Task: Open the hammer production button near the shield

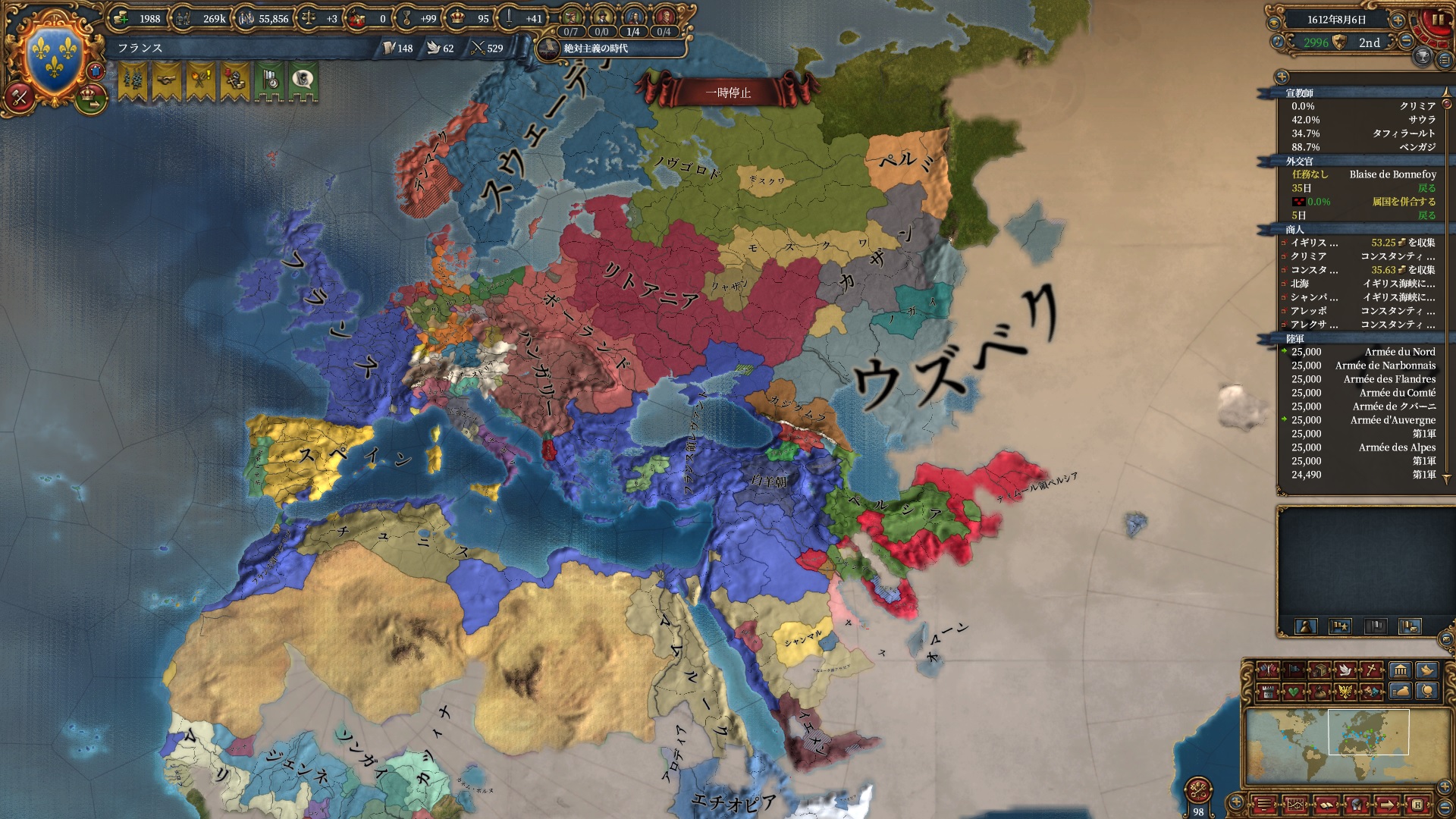Action: (x=19, y=96)
